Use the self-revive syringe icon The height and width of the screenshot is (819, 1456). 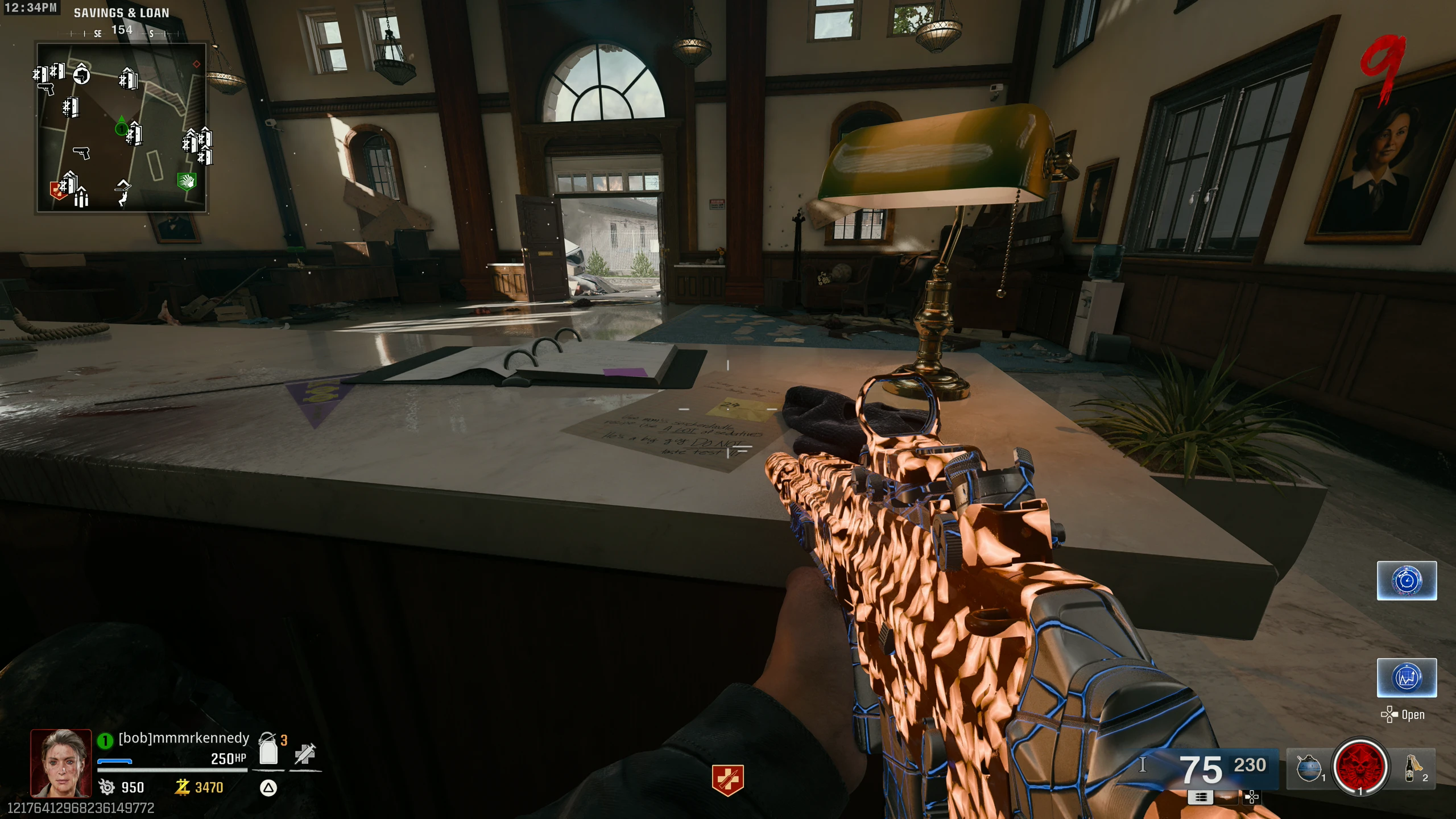[x=305, y=753]
